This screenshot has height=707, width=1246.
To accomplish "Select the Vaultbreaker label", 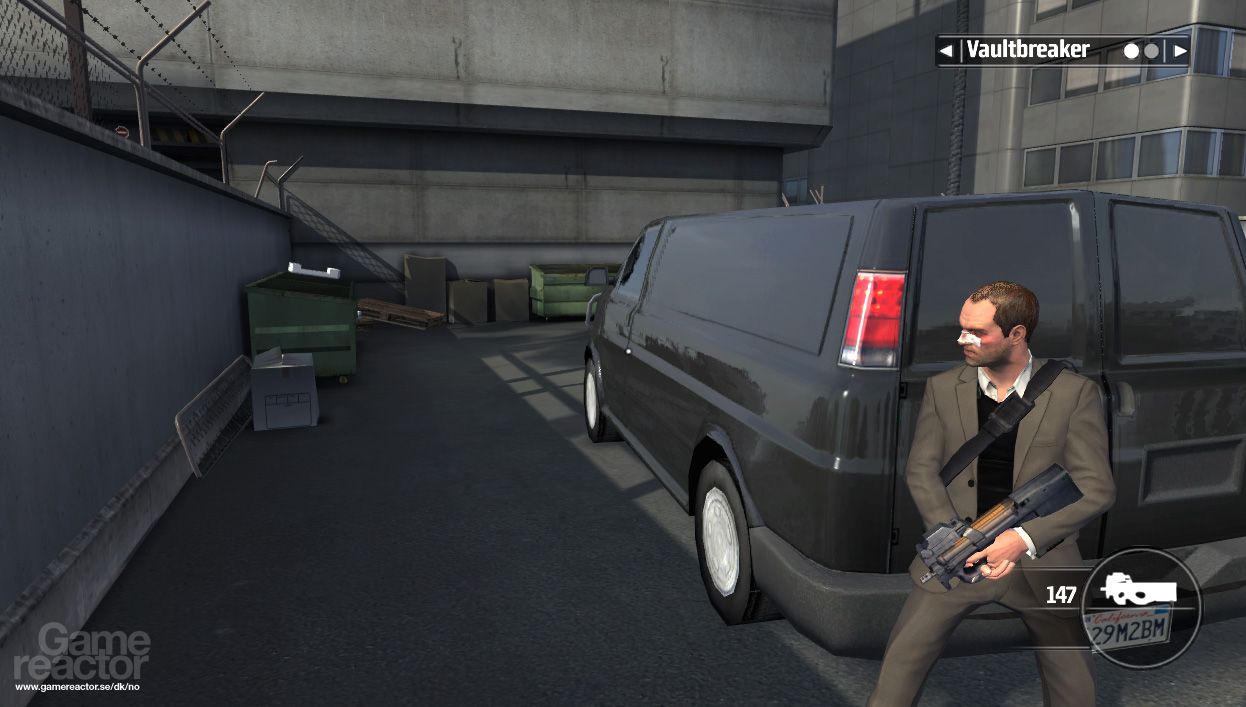I will [1027, 50].
